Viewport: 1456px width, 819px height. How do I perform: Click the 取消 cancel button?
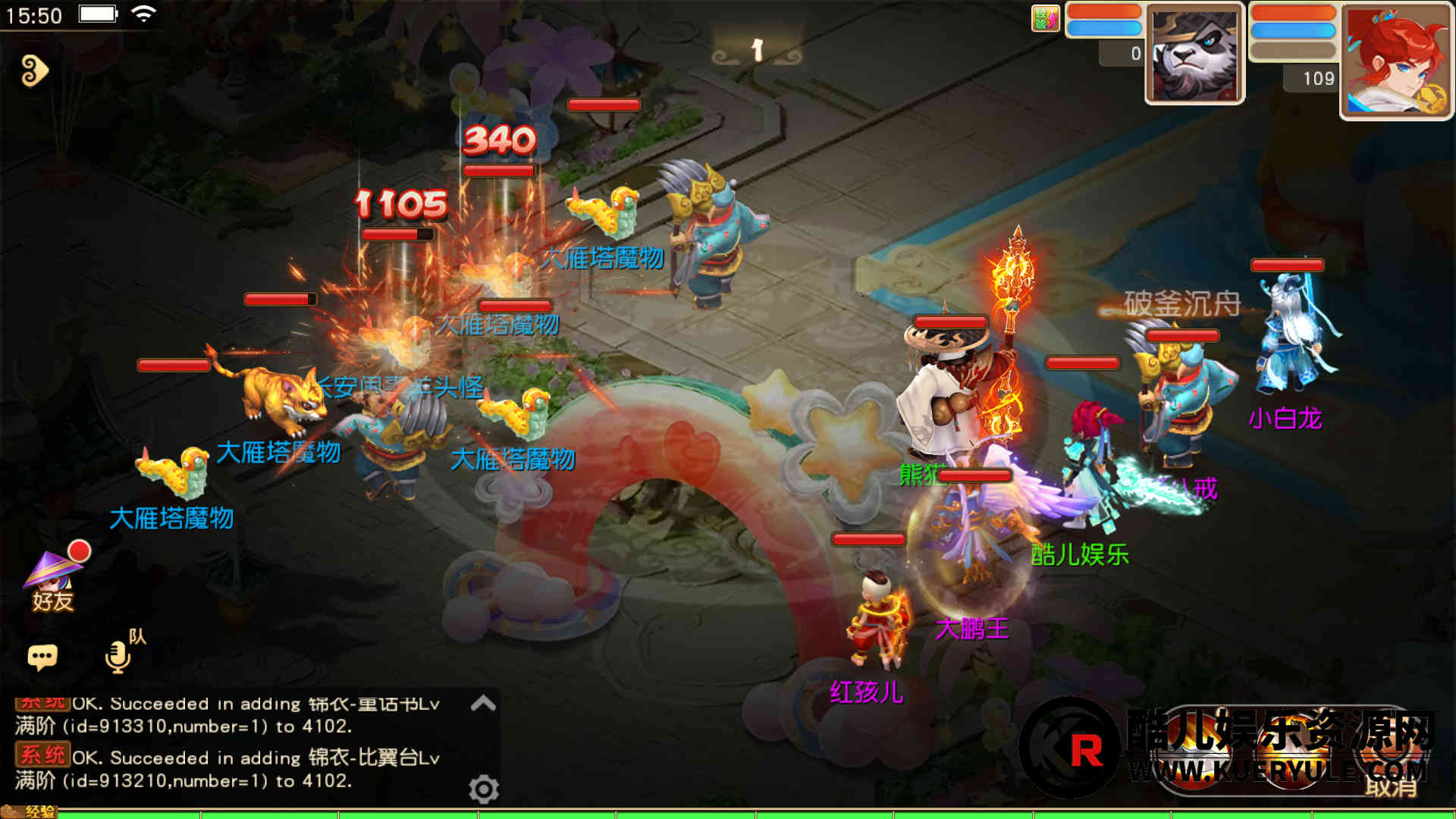click(1391, 786)
